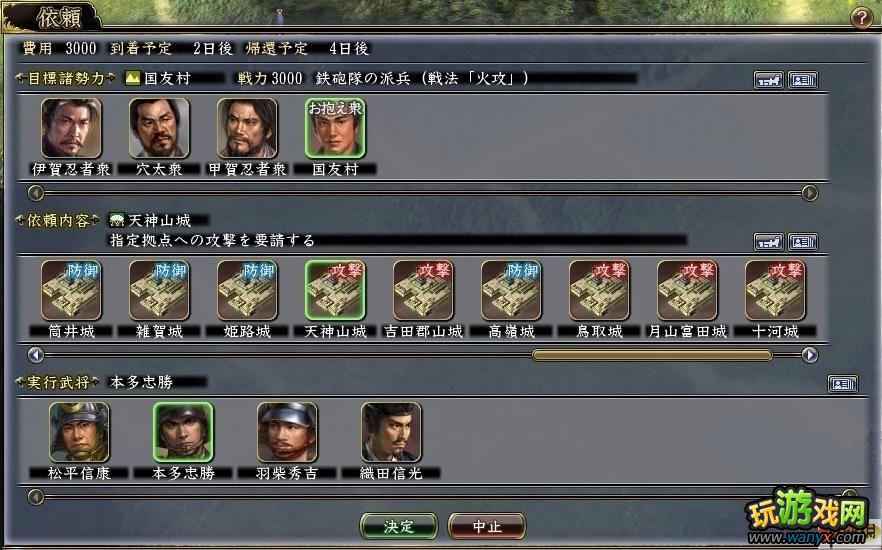This screenshot has width=882, height=550.
Task: Select officer 羽柴秀吉
Action: pyautogui.click(x=287, y=433)
